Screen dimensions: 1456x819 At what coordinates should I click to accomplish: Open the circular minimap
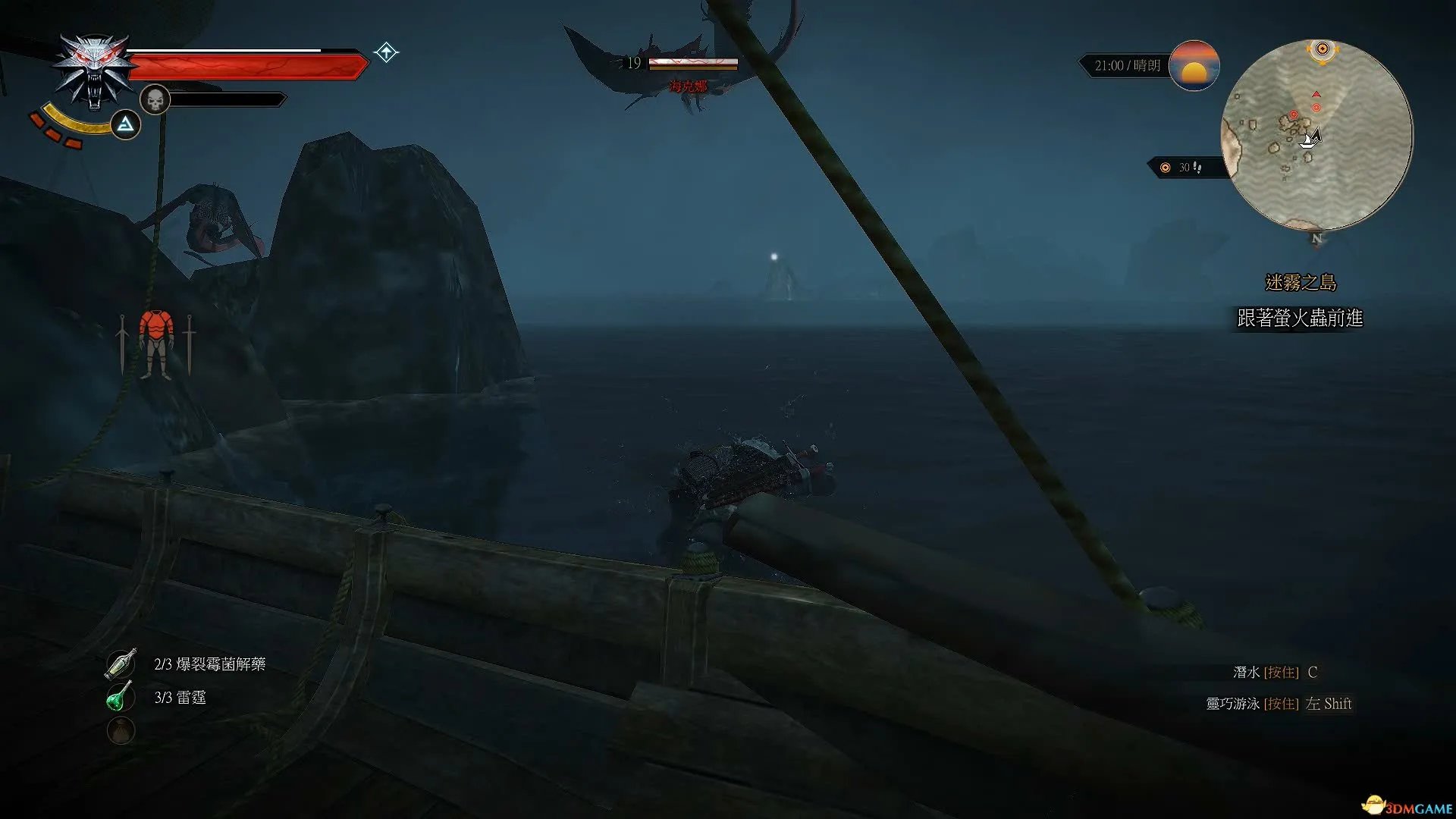1316,135
